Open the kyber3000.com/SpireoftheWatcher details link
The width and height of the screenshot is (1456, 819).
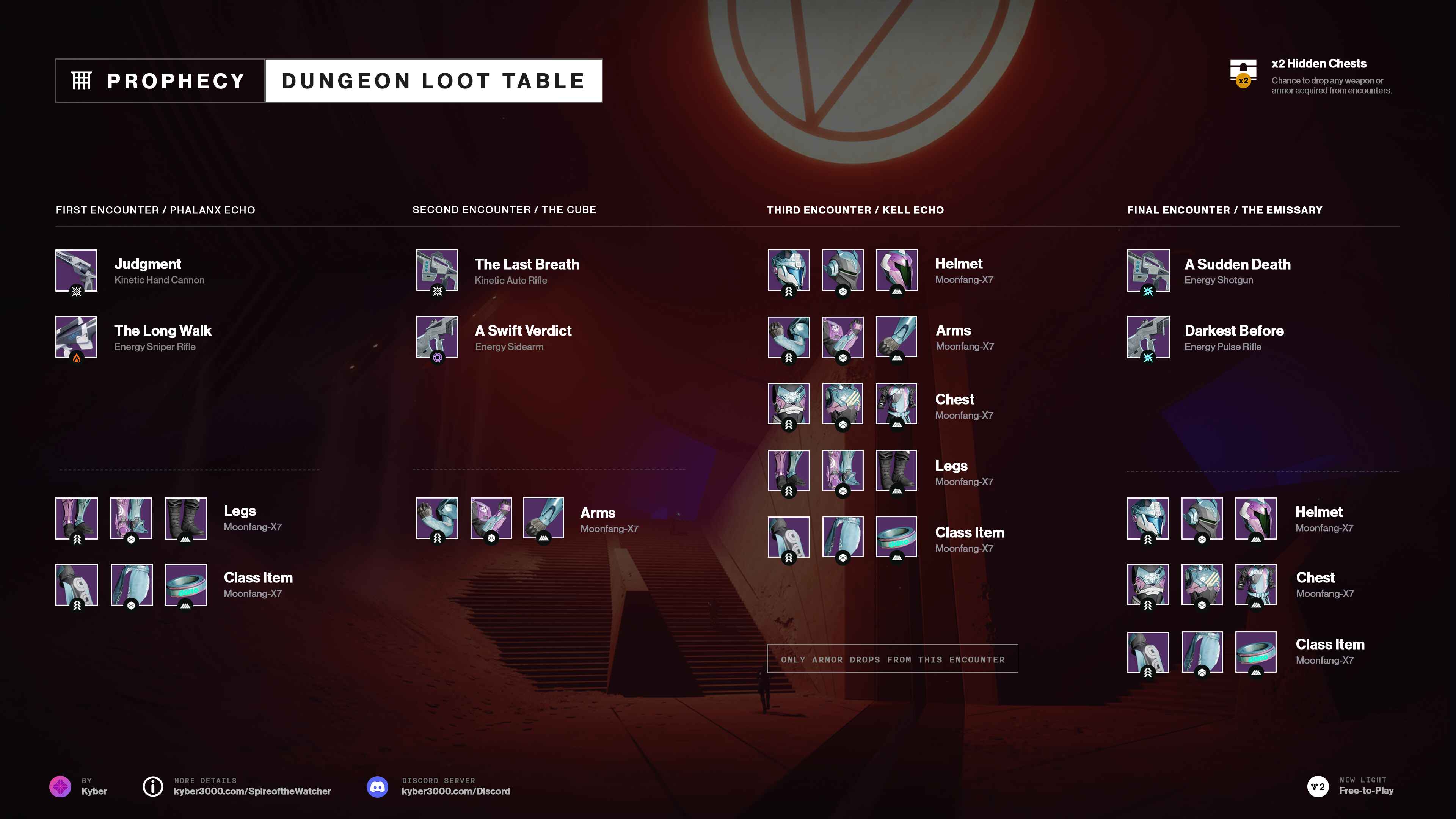252,791
